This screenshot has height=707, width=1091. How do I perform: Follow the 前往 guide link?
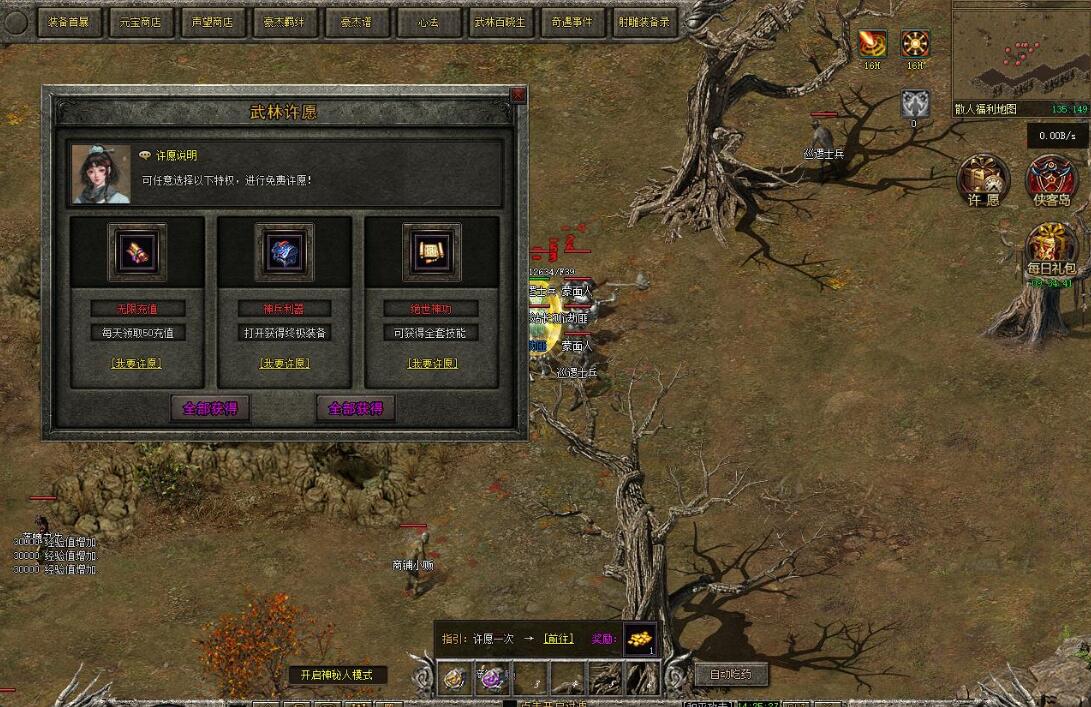558,638
